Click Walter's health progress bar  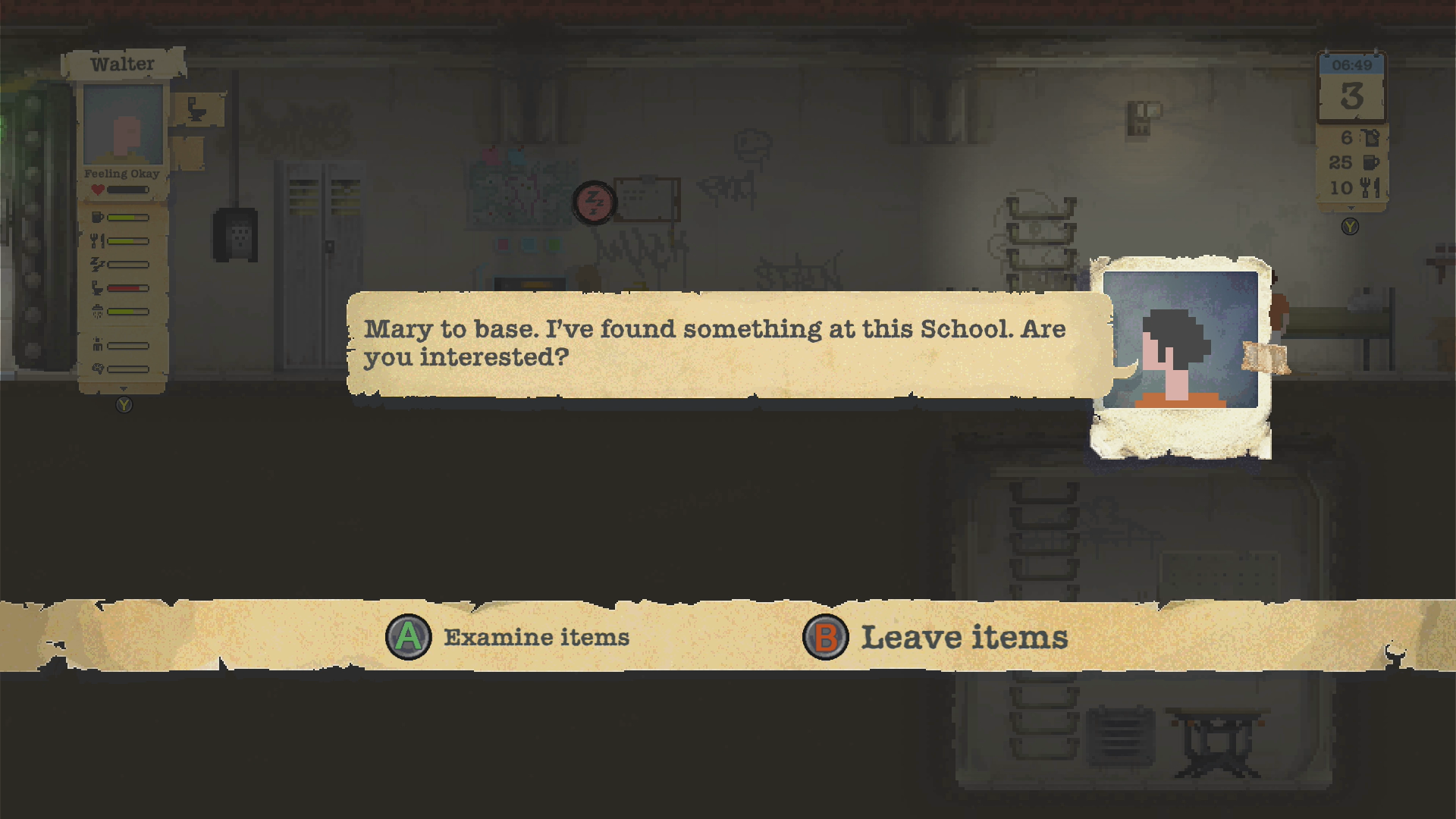pyautogui.click(x=129, y=190)
